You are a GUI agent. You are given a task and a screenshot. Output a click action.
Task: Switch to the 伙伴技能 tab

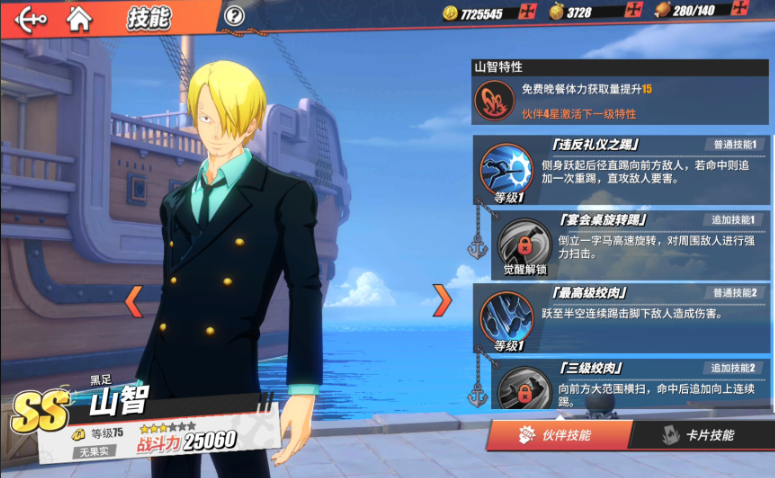coord(559,435)
